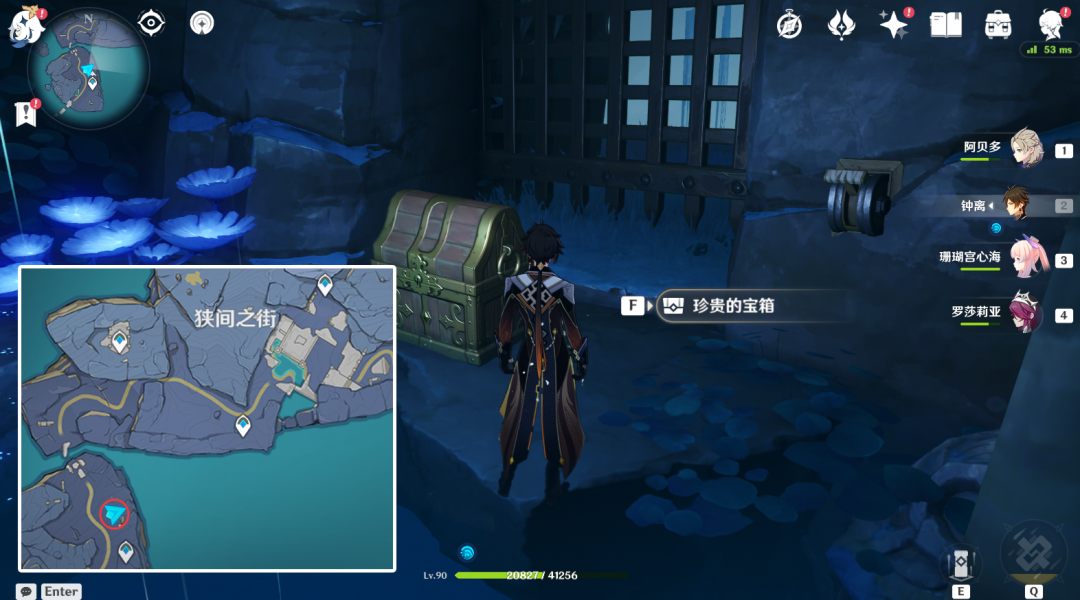Open the character profile icon
The image size is (1080, 600).
(x=1050, y=24)
